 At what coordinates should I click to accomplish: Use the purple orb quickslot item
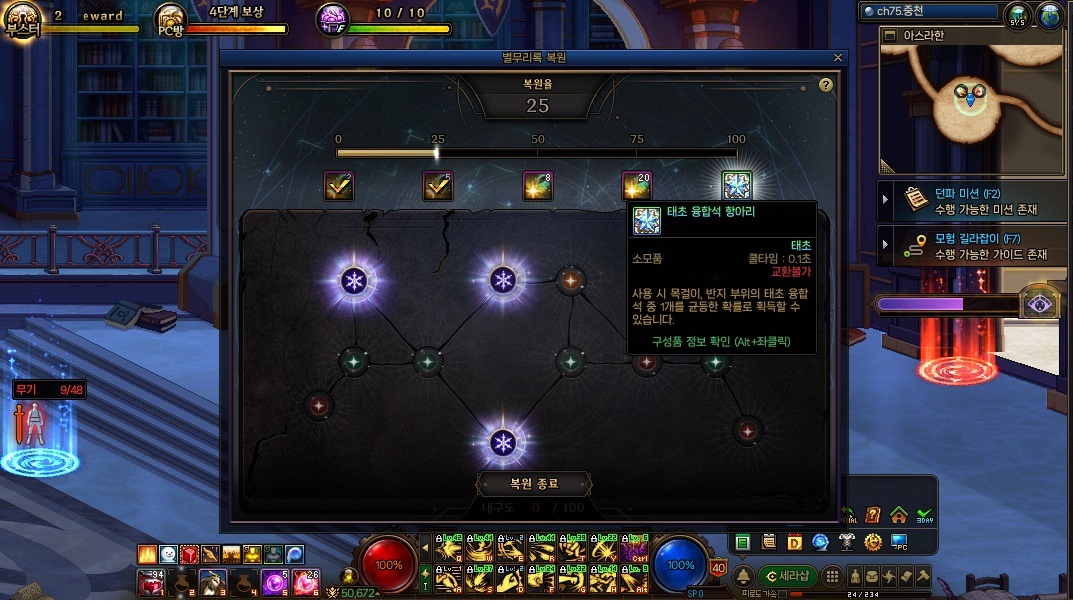(x=274, y=582)
